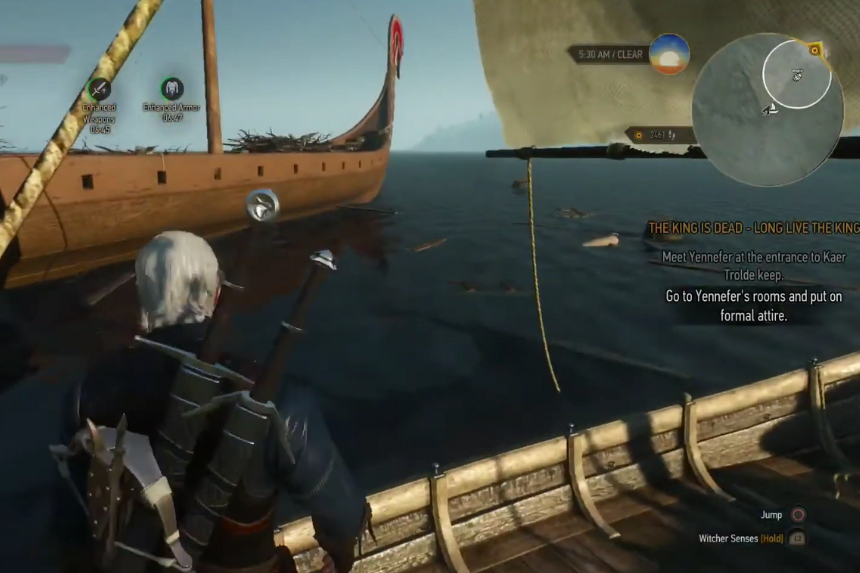Click the sun weather icon beside the clock
The height and width of the screenshot is (573, 860).
(668, 53)
